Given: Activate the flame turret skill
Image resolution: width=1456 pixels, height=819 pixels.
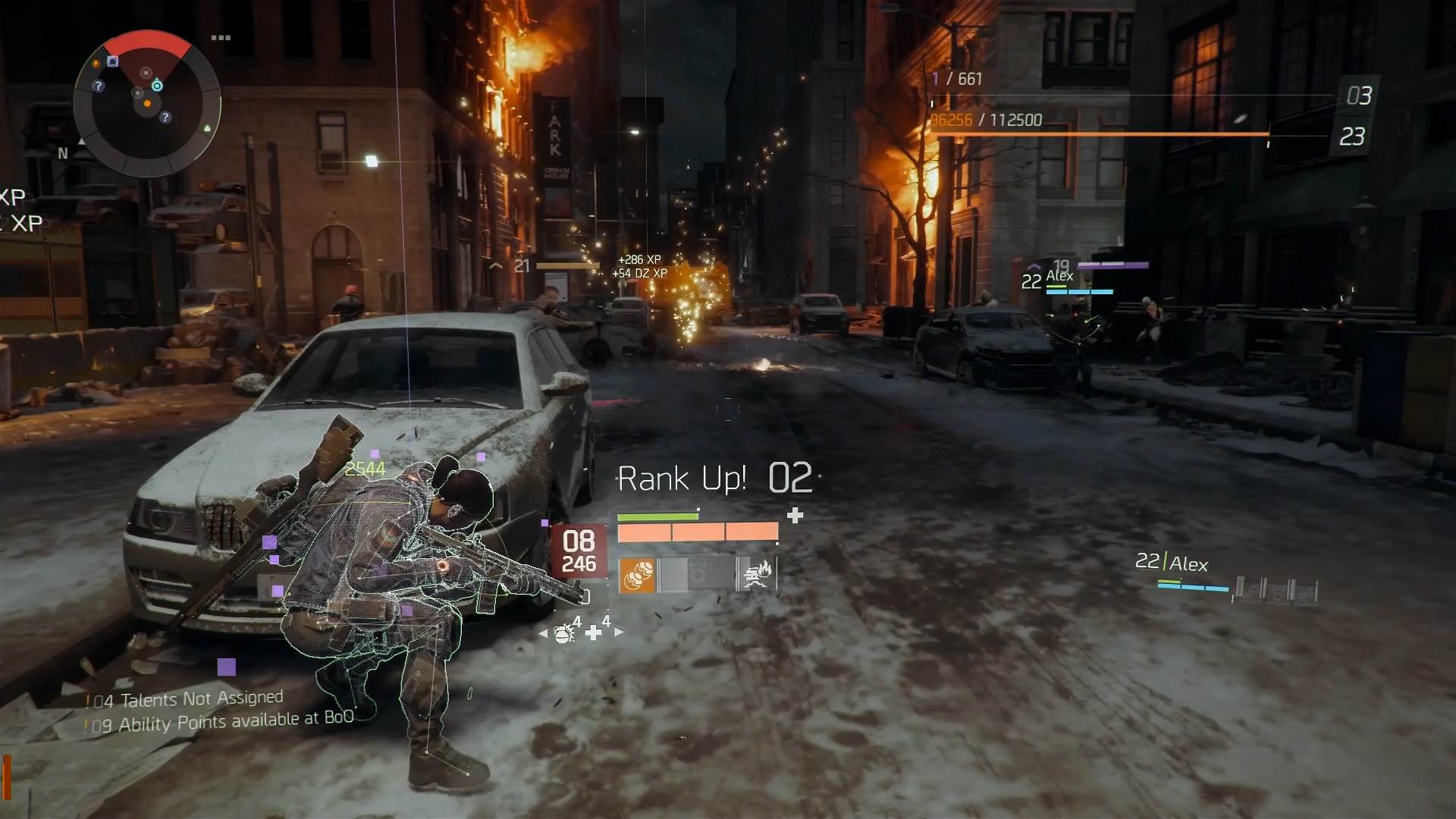Looking at the screenshot, I should pyautogui.click(x=757, y=576).
